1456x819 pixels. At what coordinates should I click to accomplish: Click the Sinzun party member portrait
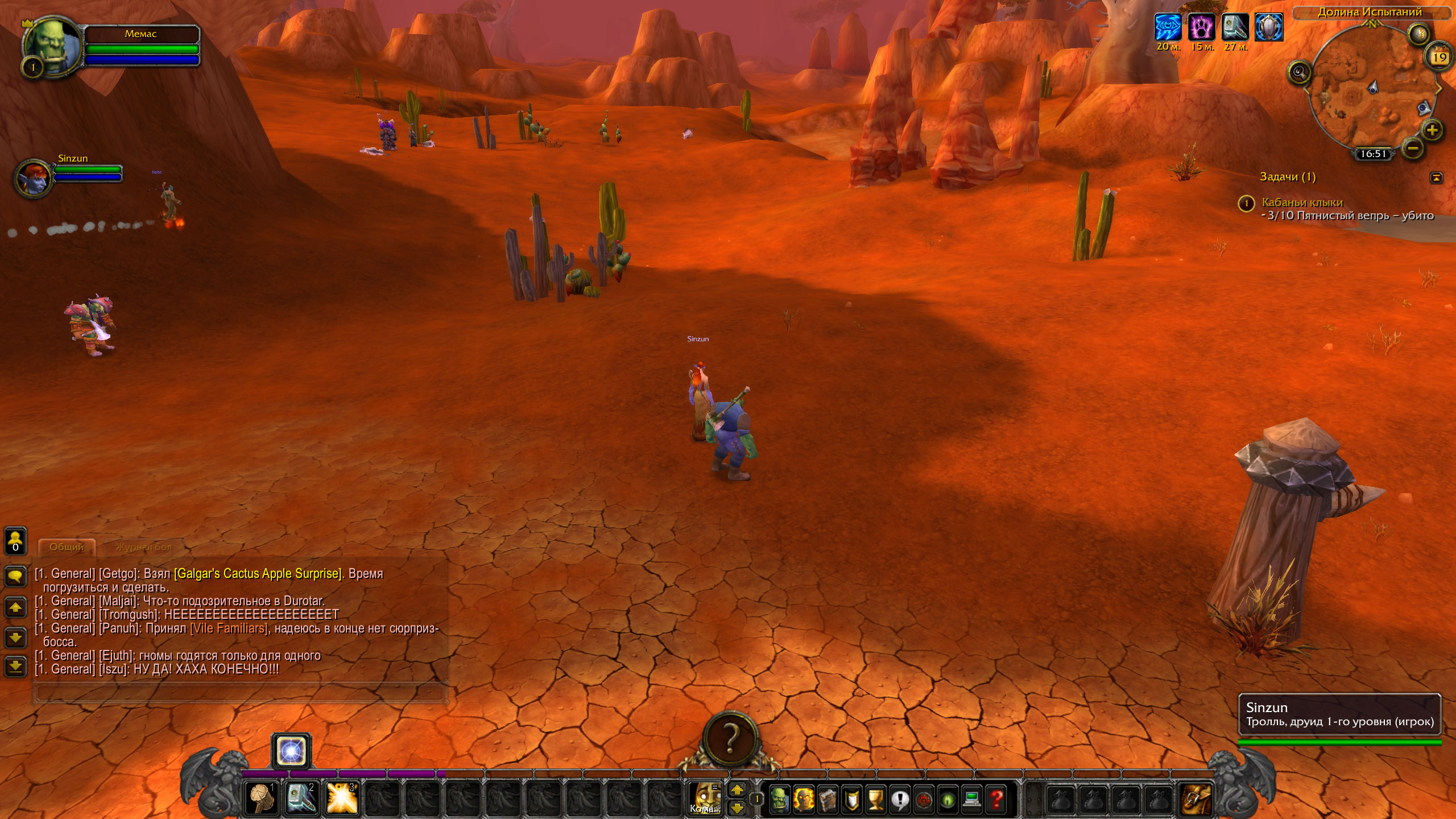tap(33, 177)
